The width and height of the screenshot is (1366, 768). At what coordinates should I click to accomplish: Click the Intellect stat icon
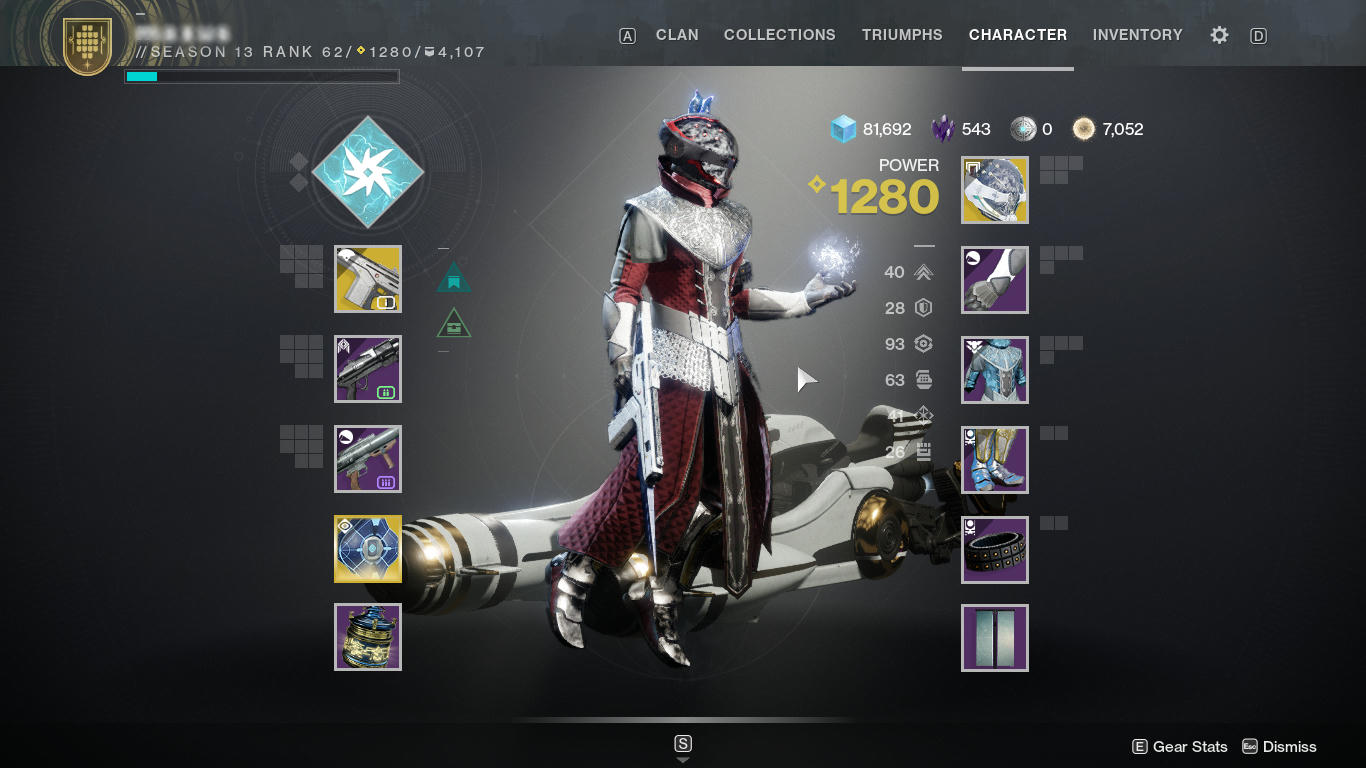(922, 414)
